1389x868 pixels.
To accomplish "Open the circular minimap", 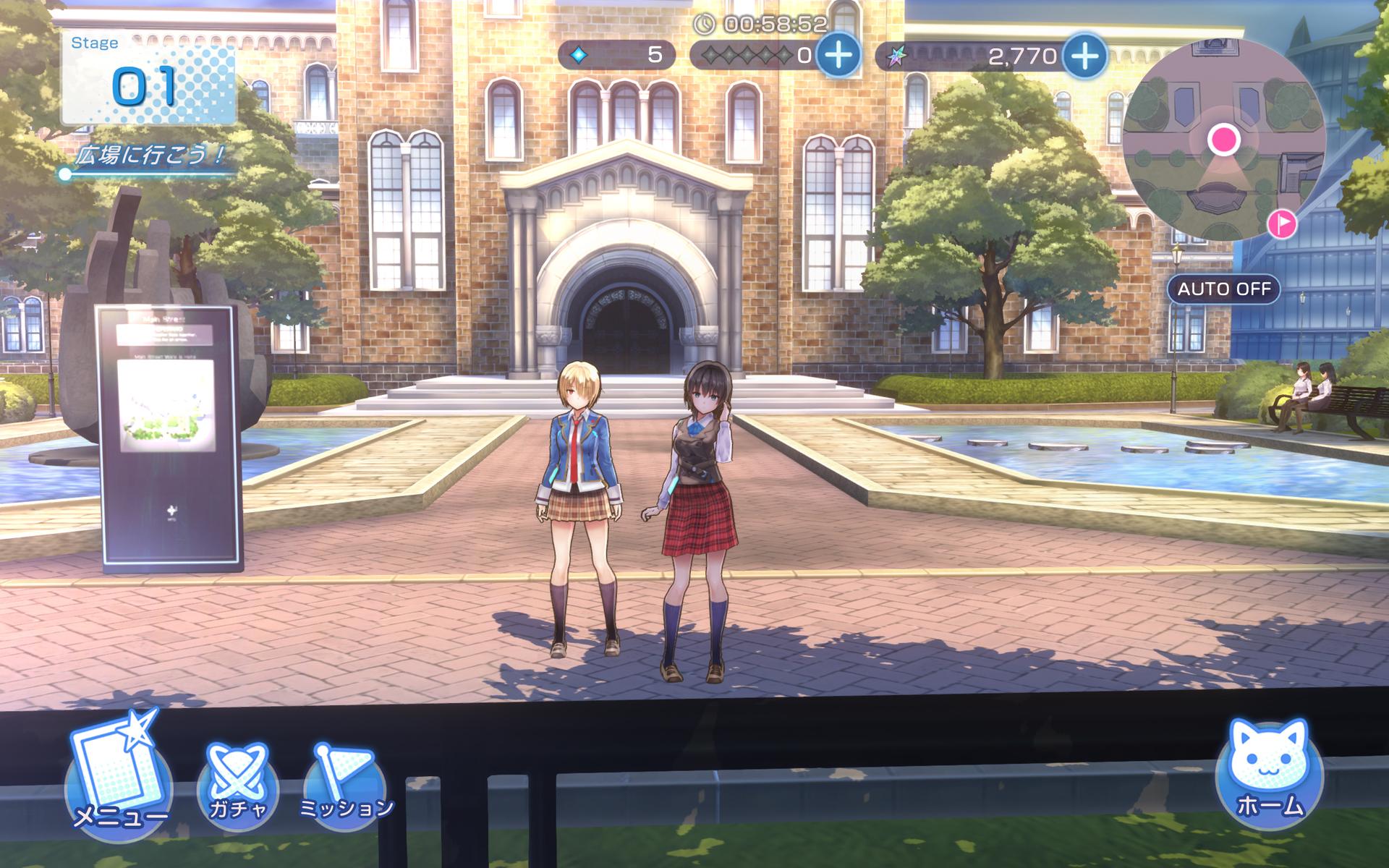I will pos(1223,140).
